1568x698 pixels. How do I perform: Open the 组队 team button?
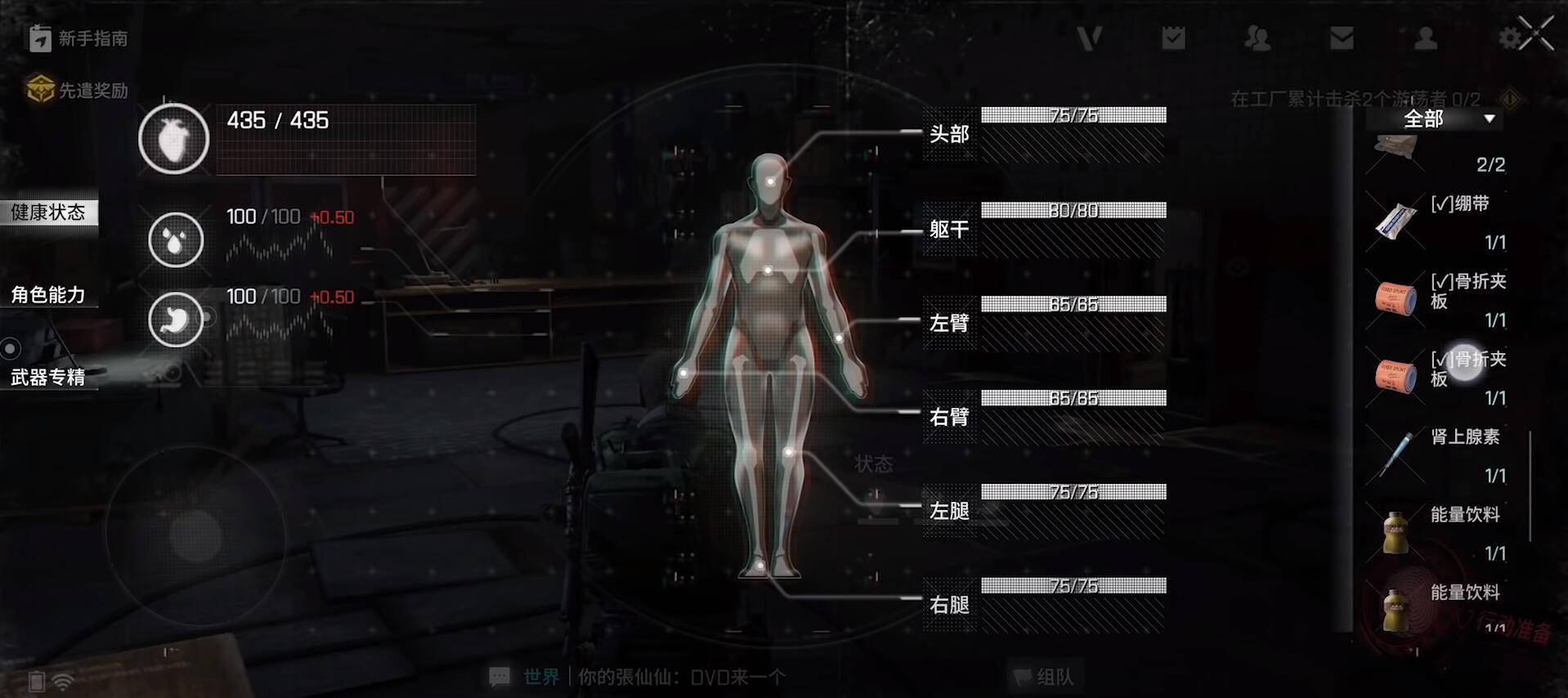point(1045,677)
